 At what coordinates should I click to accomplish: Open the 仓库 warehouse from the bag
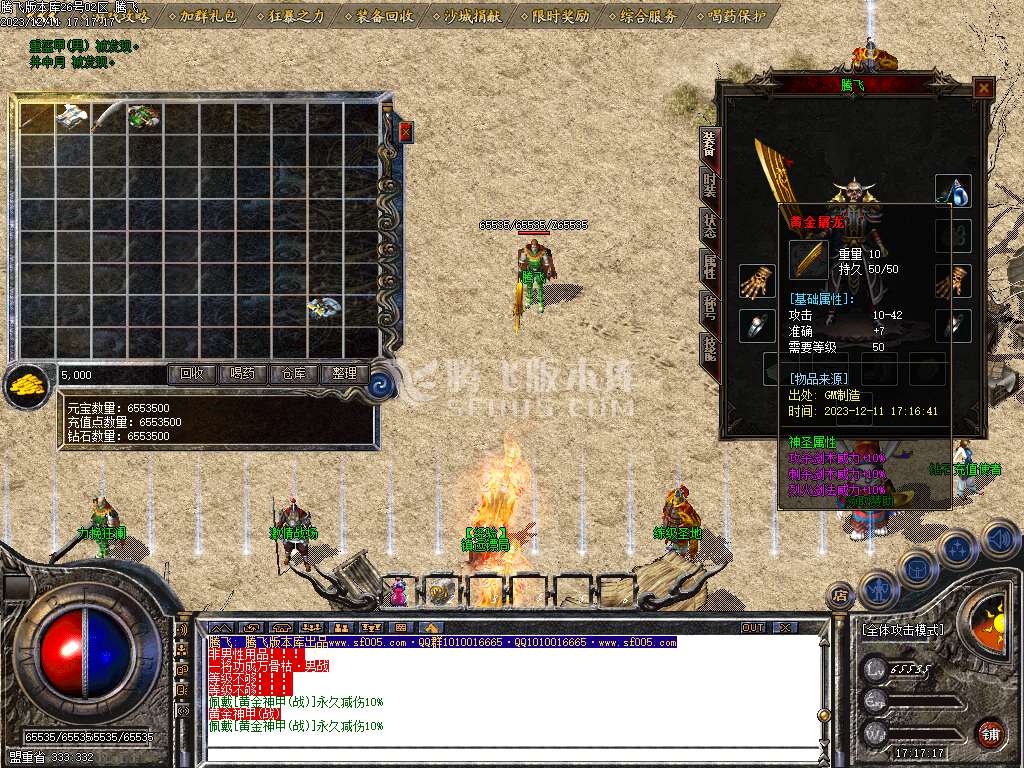point(293,374)
